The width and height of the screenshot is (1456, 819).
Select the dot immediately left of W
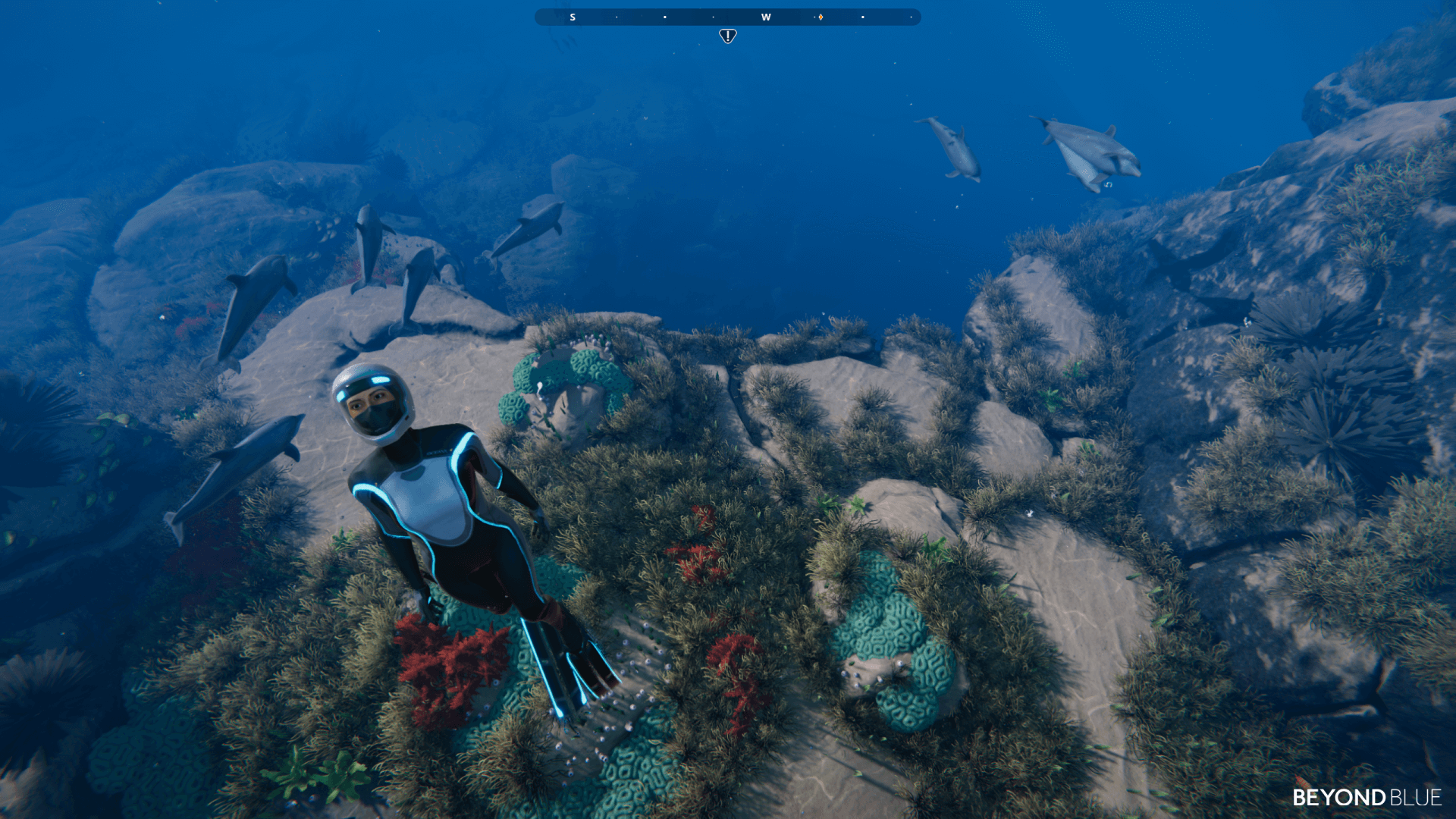pos(713,17)
